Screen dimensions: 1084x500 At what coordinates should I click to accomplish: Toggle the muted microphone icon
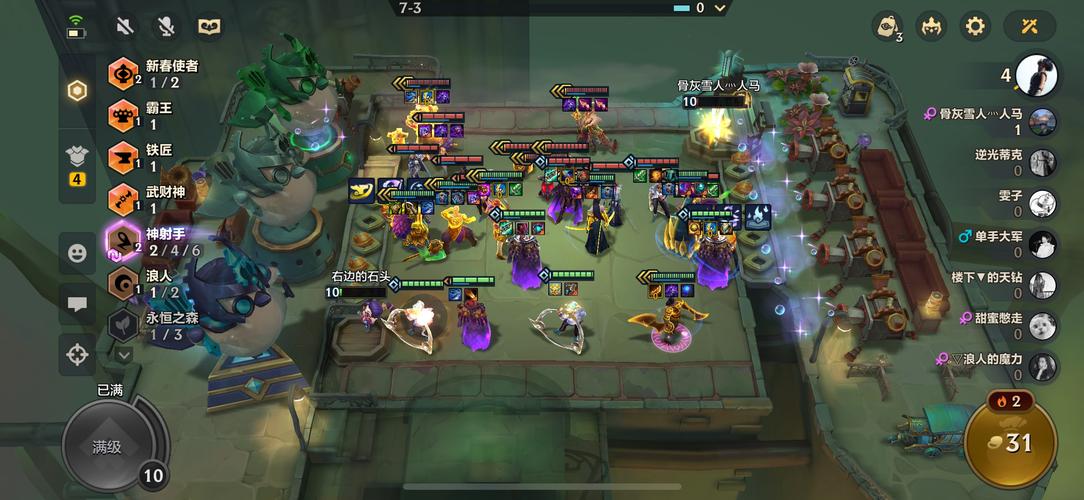[x=165, y=26]
